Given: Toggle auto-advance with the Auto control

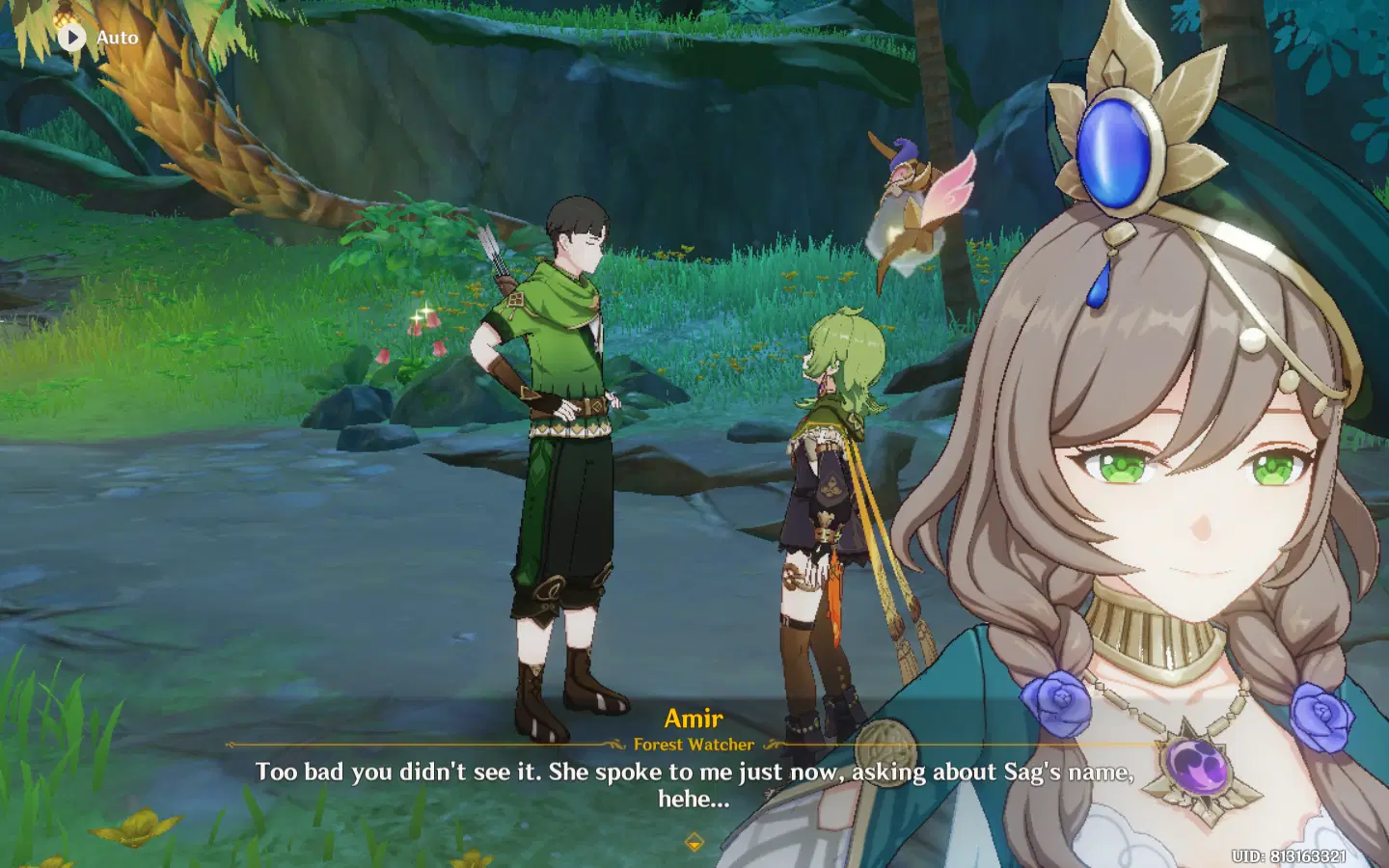Looking at the screenshot, I should coord(96,37).
